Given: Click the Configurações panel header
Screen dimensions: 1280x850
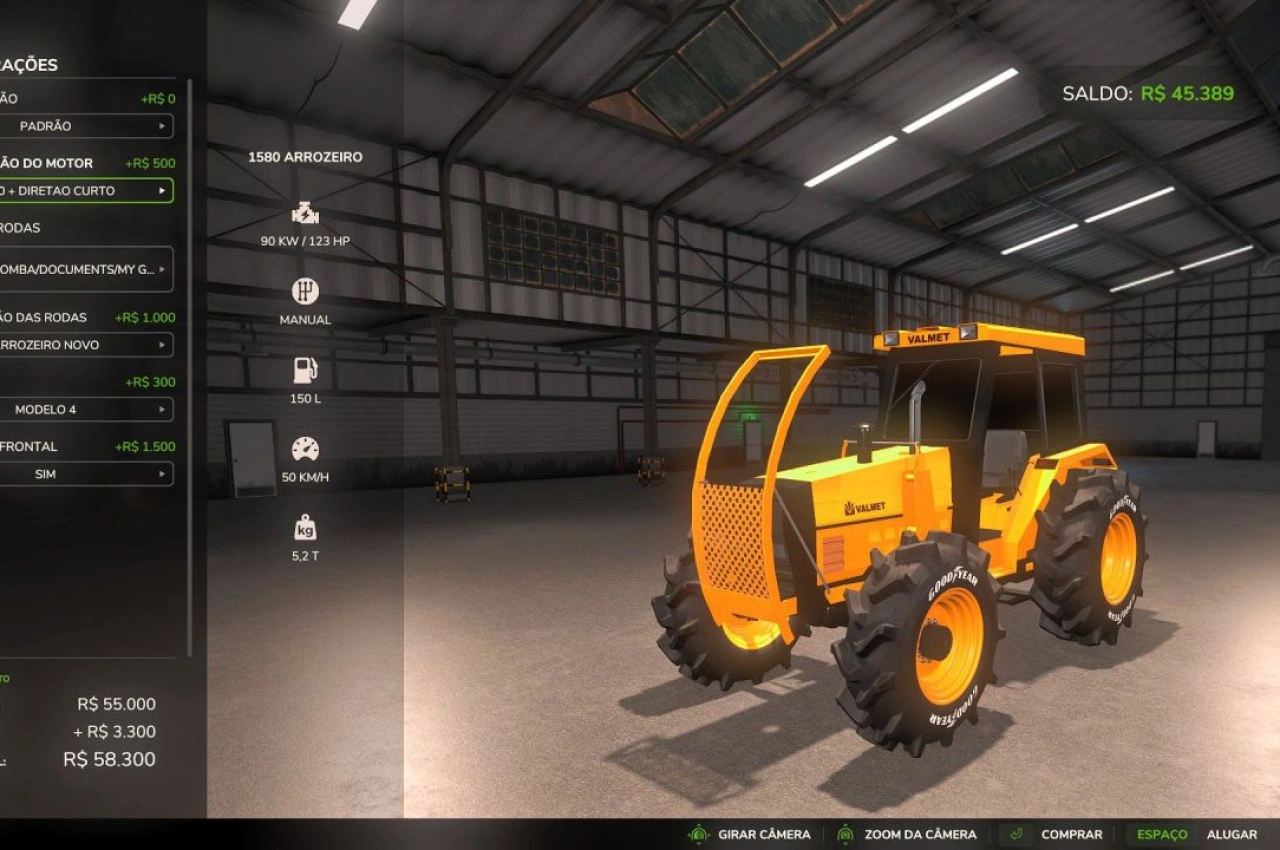Looking at the screenshot, I should (30, 63).
